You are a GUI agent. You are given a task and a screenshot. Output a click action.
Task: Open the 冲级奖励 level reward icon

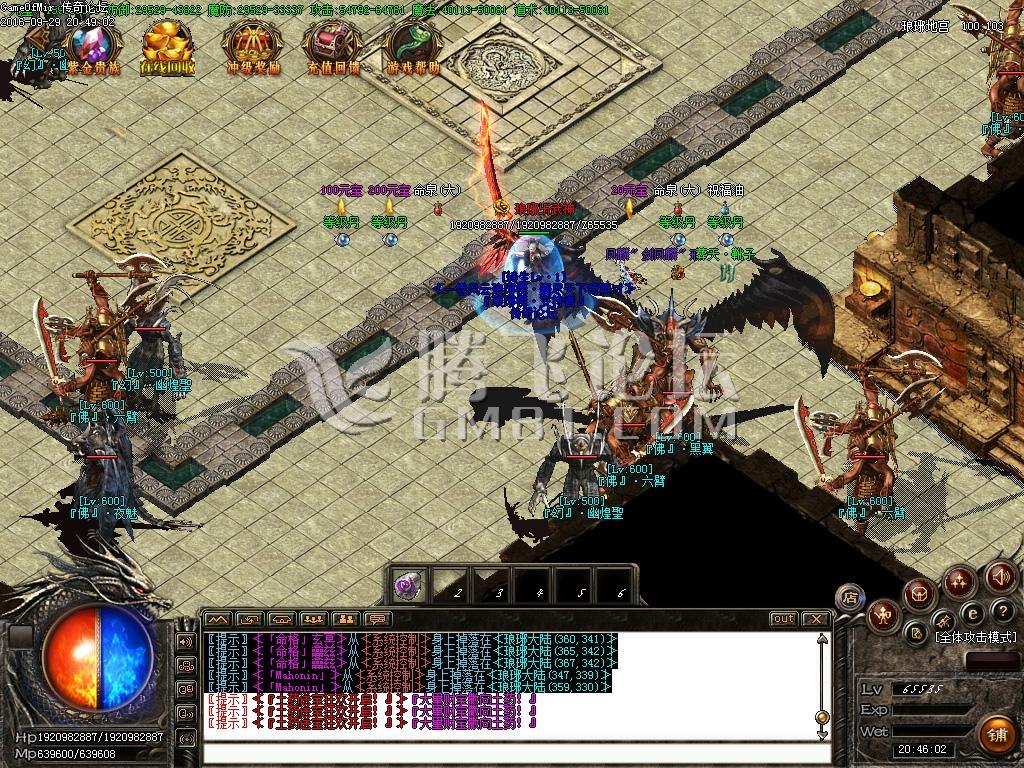[x=251, y=43]
